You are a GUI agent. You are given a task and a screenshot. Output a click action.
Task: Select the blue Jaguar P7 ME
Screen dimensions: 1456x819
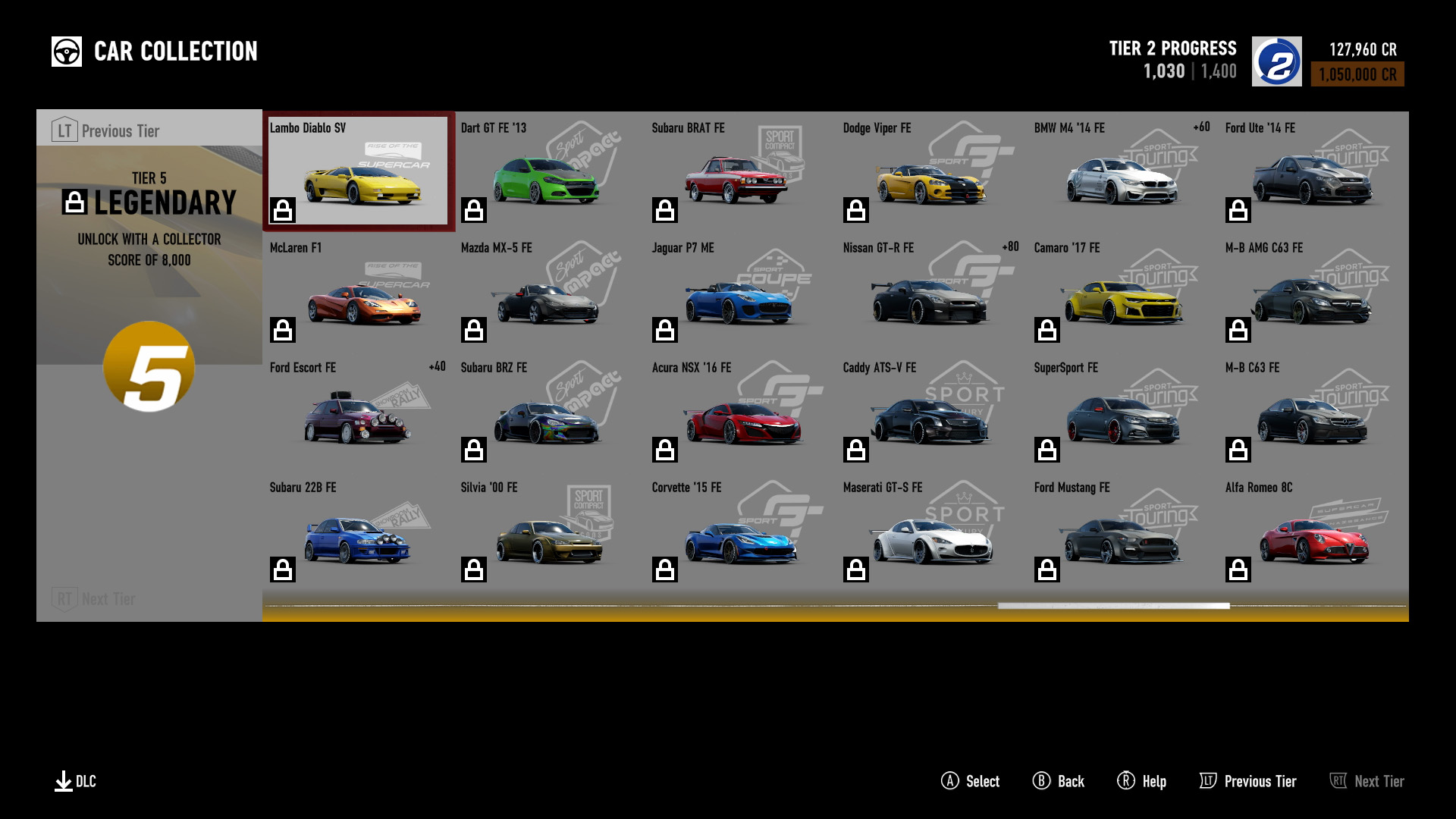(740, 291)
